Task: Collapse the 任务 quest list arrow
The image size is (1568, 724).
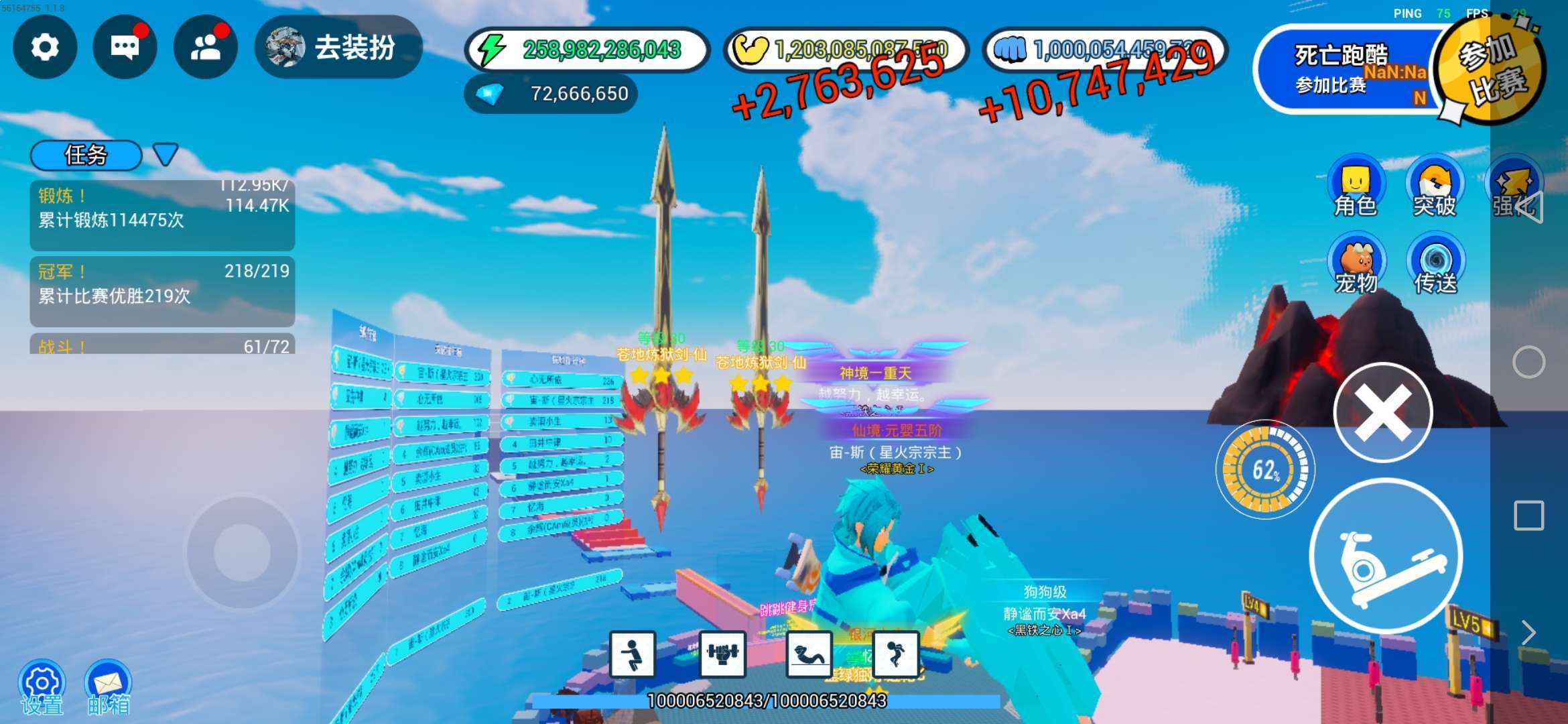Action: tap(165, 154)
